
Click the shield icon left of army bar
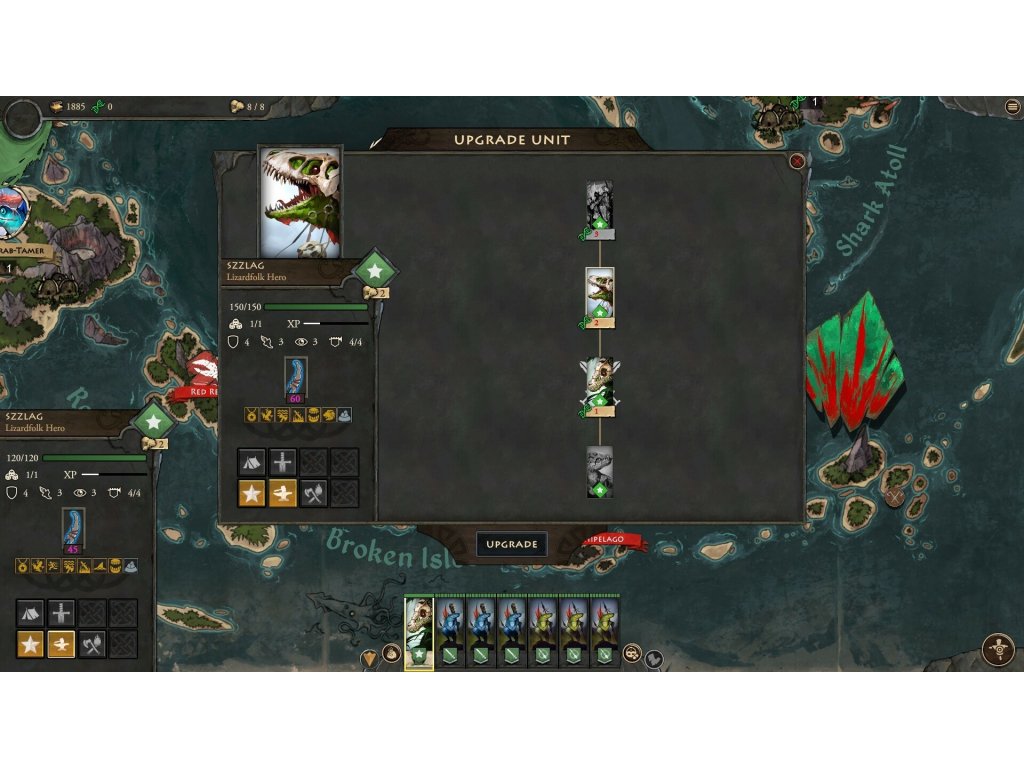(x=370, y=658)
